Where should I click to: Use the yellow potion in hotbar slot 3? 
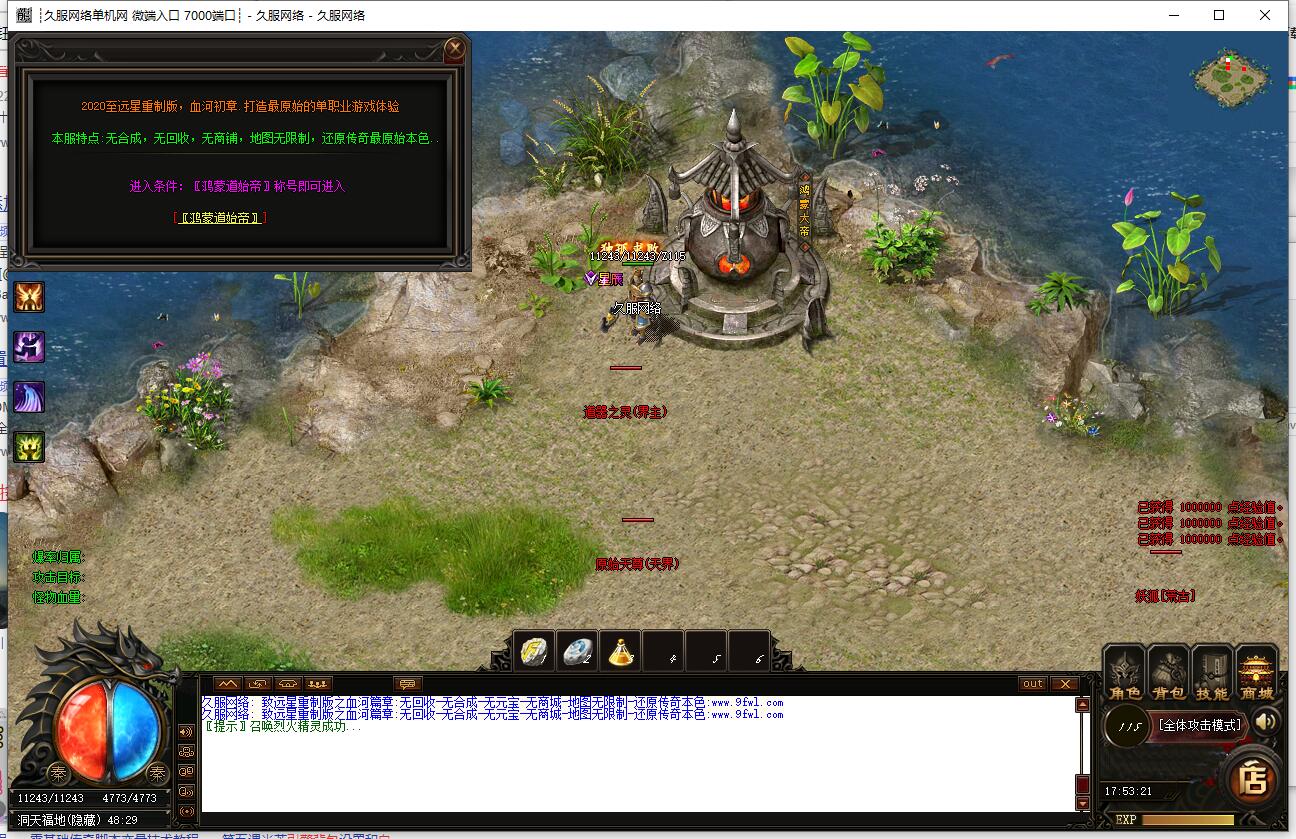(622, 651)
